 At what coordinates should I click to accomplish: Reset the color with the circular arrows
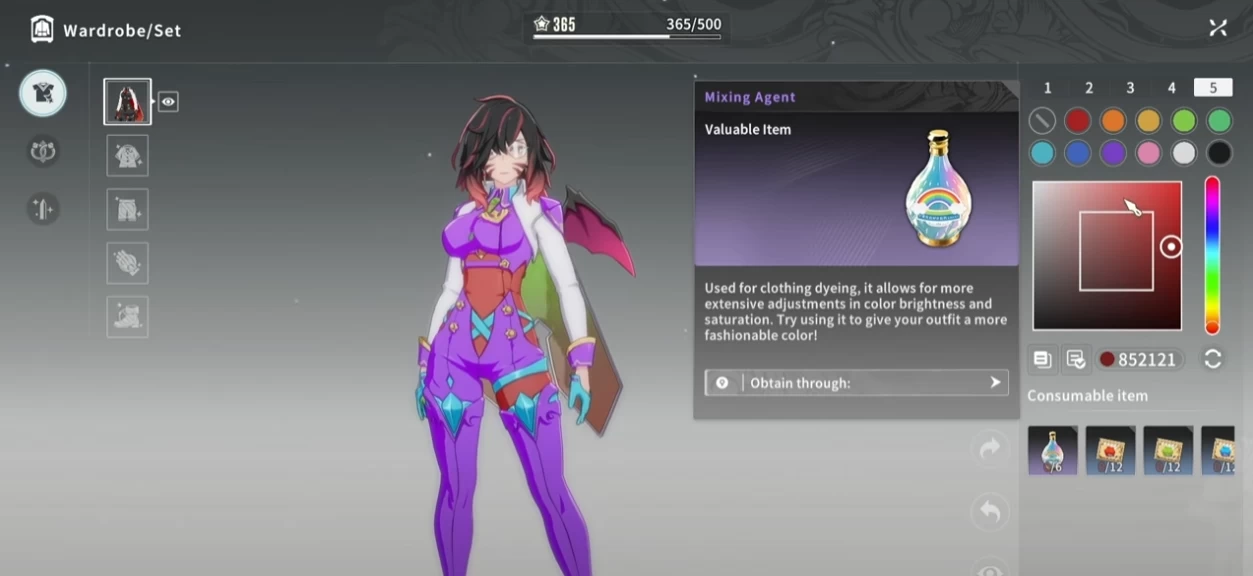pyautogui.click(x=1213, y=359)
